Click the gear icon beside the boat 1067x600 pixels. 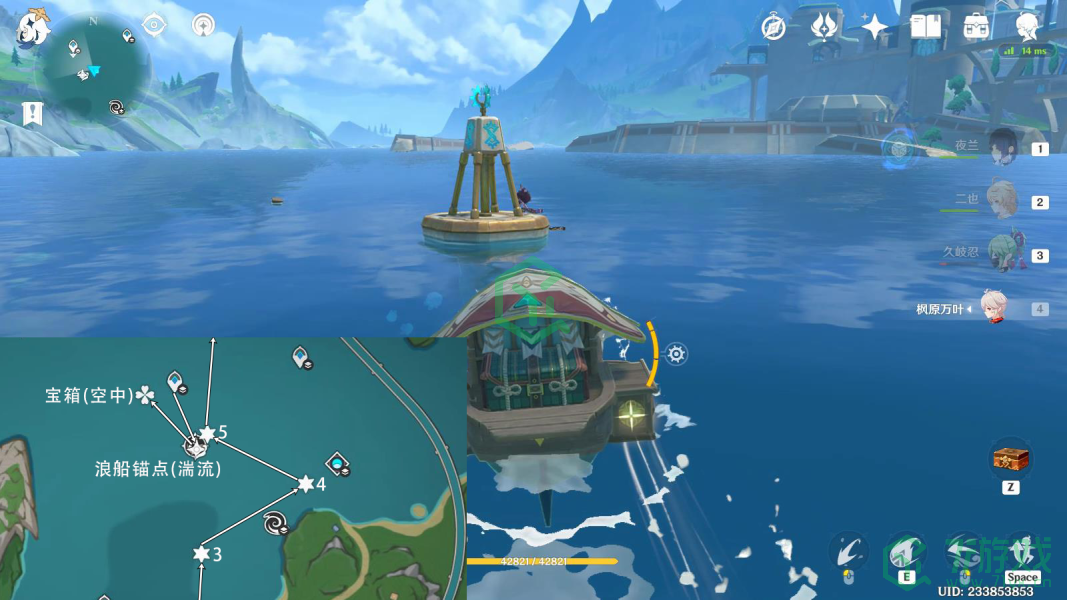click(x=677, y=354)
